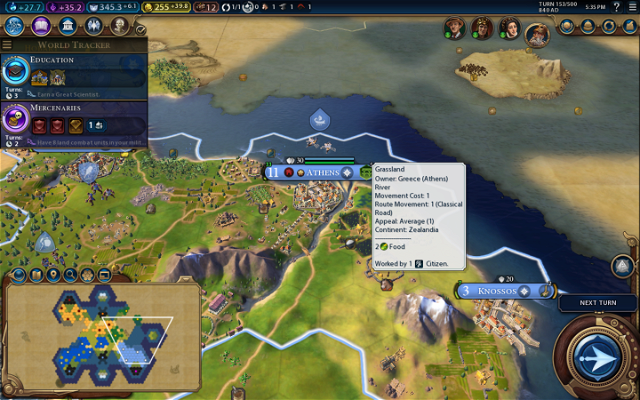Open the Civilopedia help question mark

tap(614, 7)
